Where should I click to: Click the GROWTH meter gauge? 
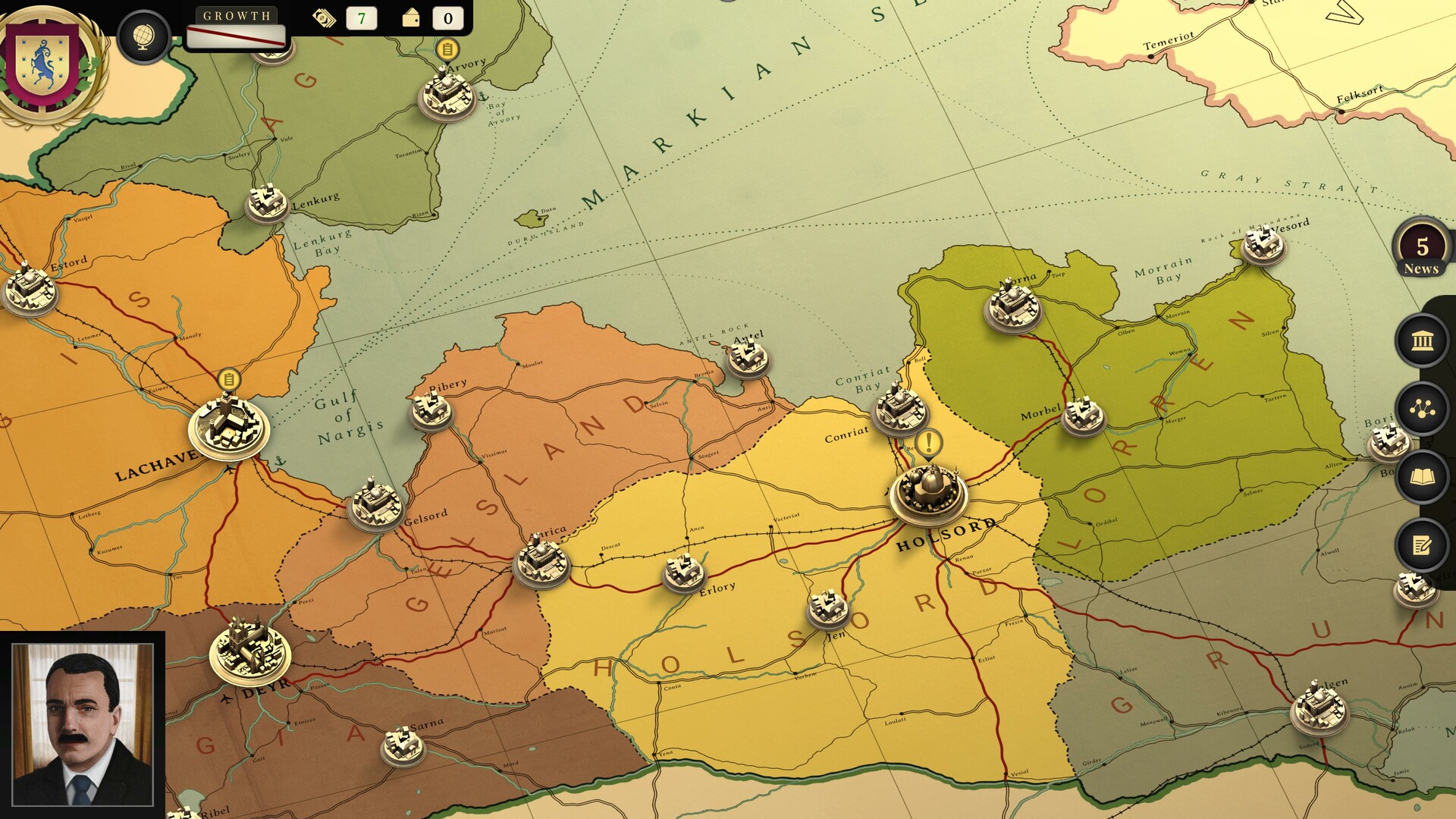236,35
